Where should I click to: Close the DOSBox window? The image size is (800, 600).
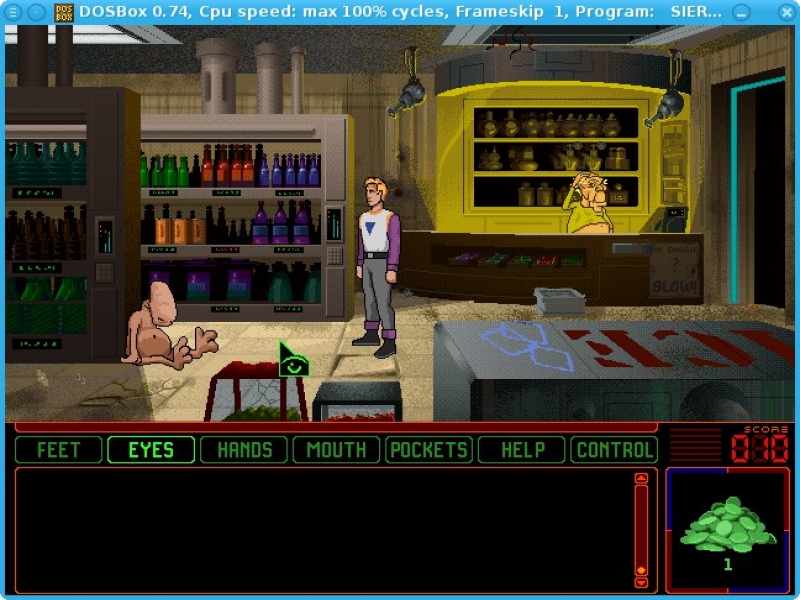[x=786, y=12]
